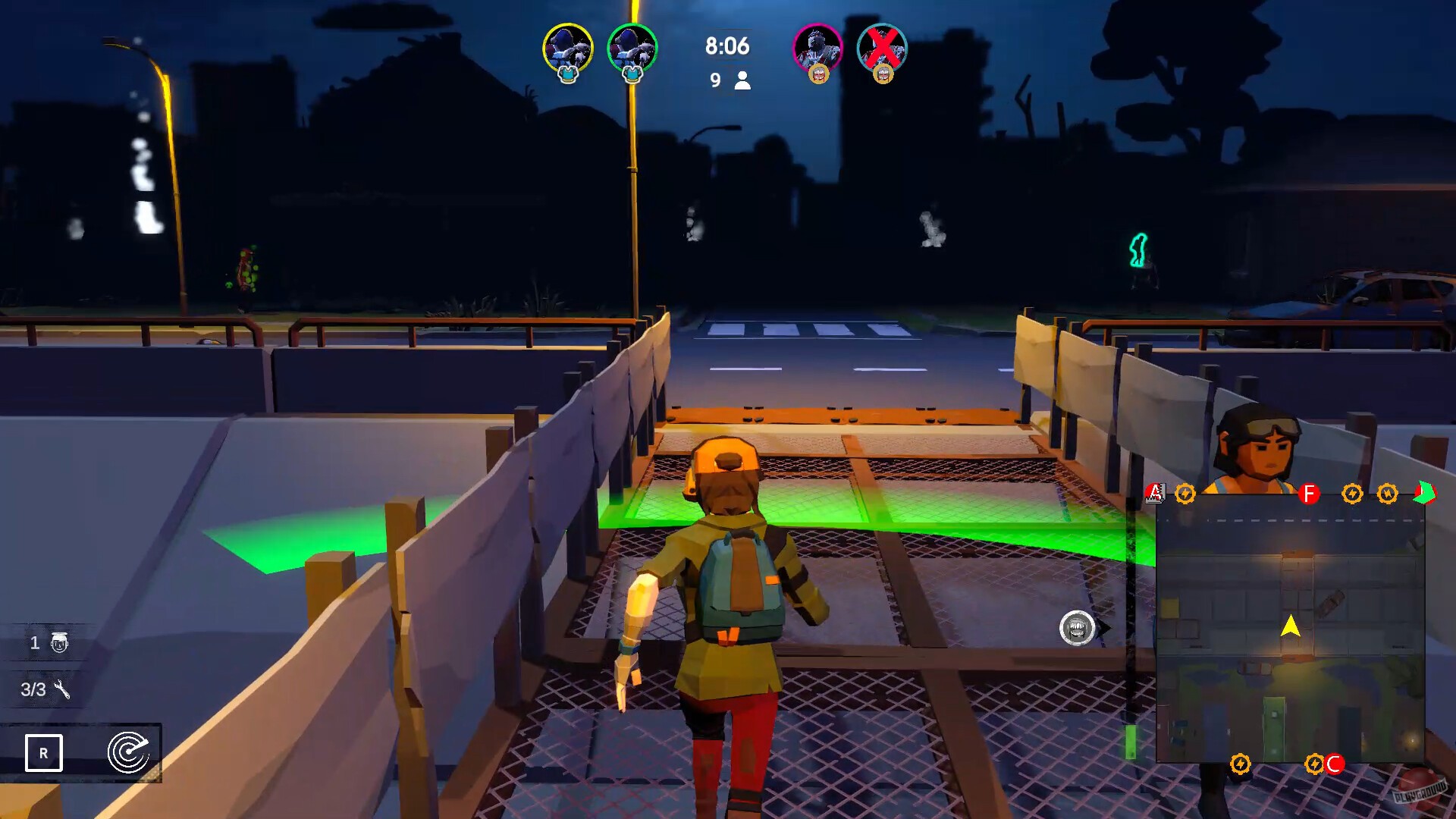Select the green flag icon above the minimap
The width and height of the screenshot is (1456, 819).
pyautogui.click(x=1424, y=491)
